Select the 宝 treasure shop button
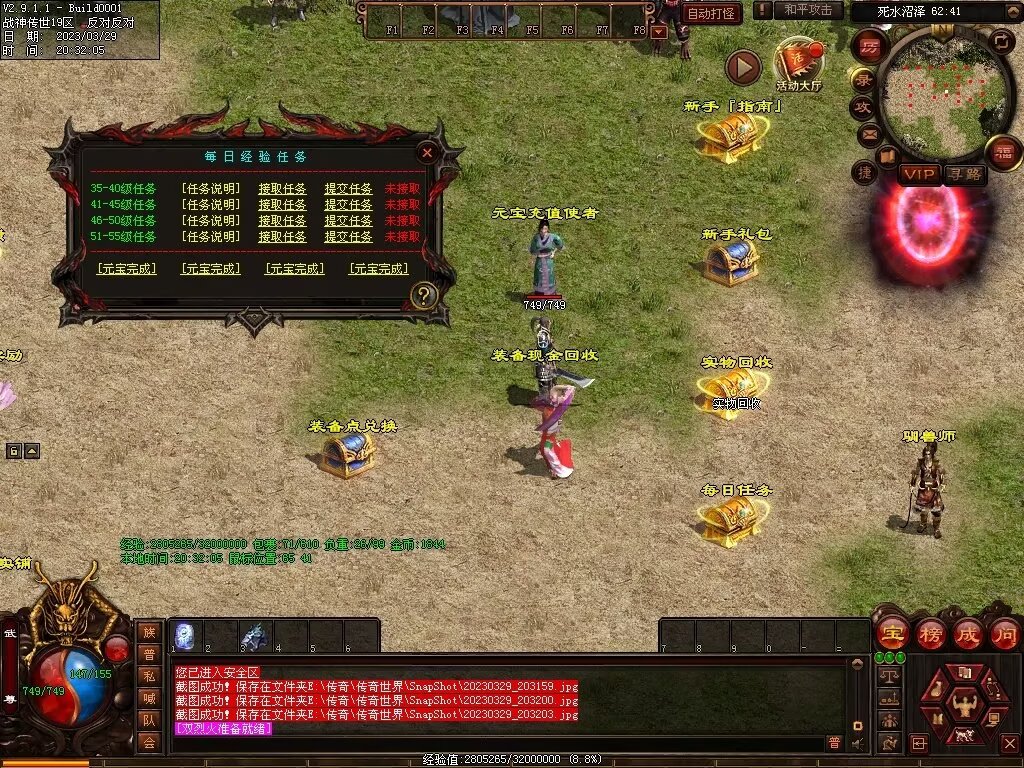 [892, 633]
